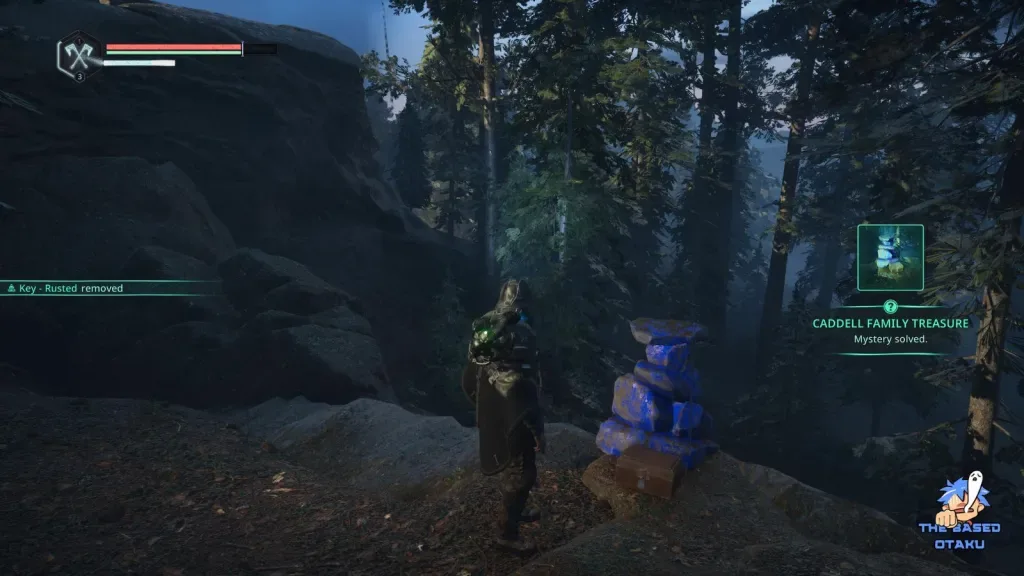The height and width of the screenshot is (576, 1024).
Task: Click the crossed axes weapon emblem
Action: click(77, 52)
